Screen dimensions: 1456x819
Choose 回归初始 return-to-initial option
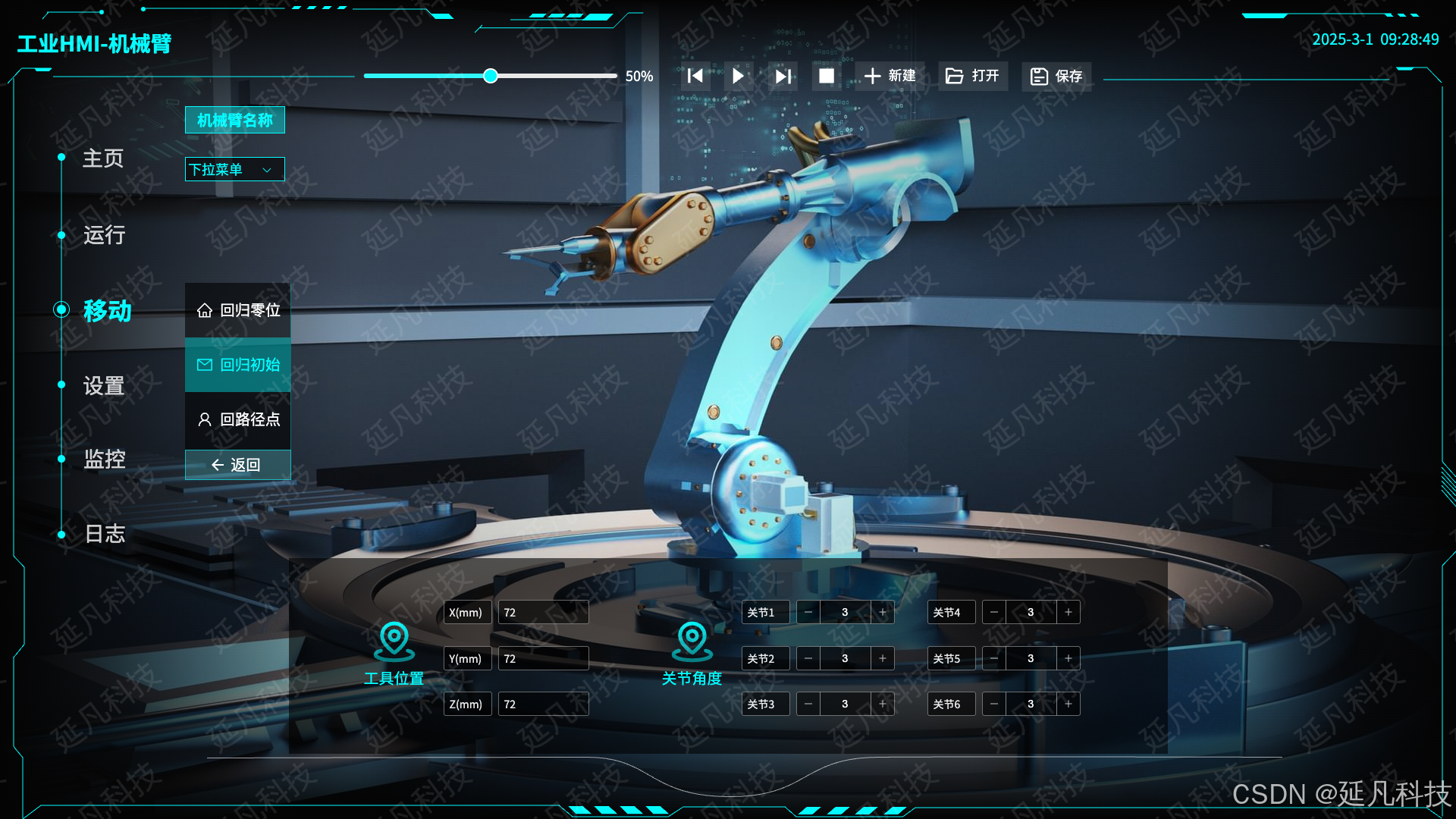[x=238, y=365]
